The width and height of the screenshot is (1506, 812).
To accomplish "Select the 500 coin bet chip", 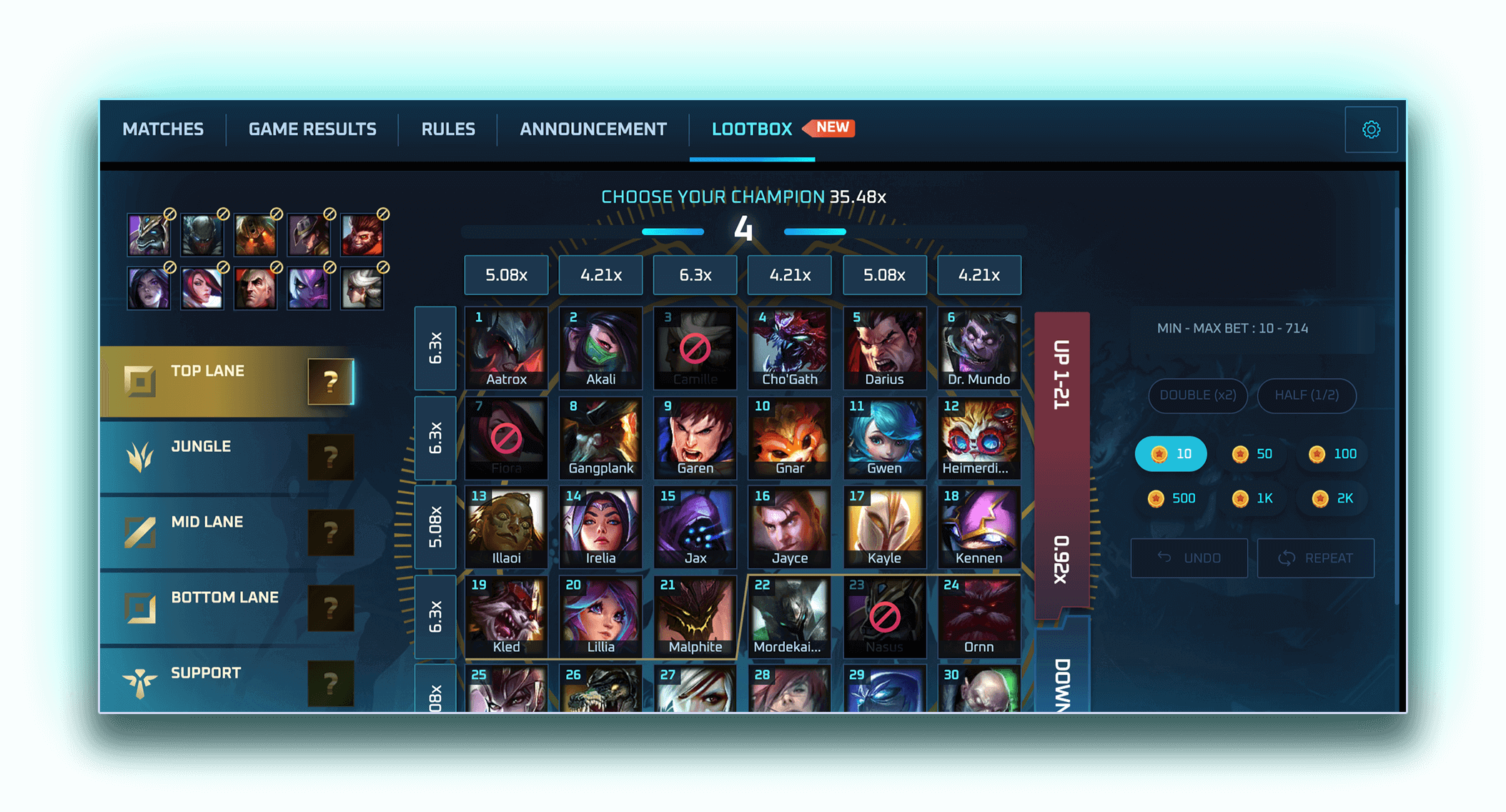I will (1171, 498).
